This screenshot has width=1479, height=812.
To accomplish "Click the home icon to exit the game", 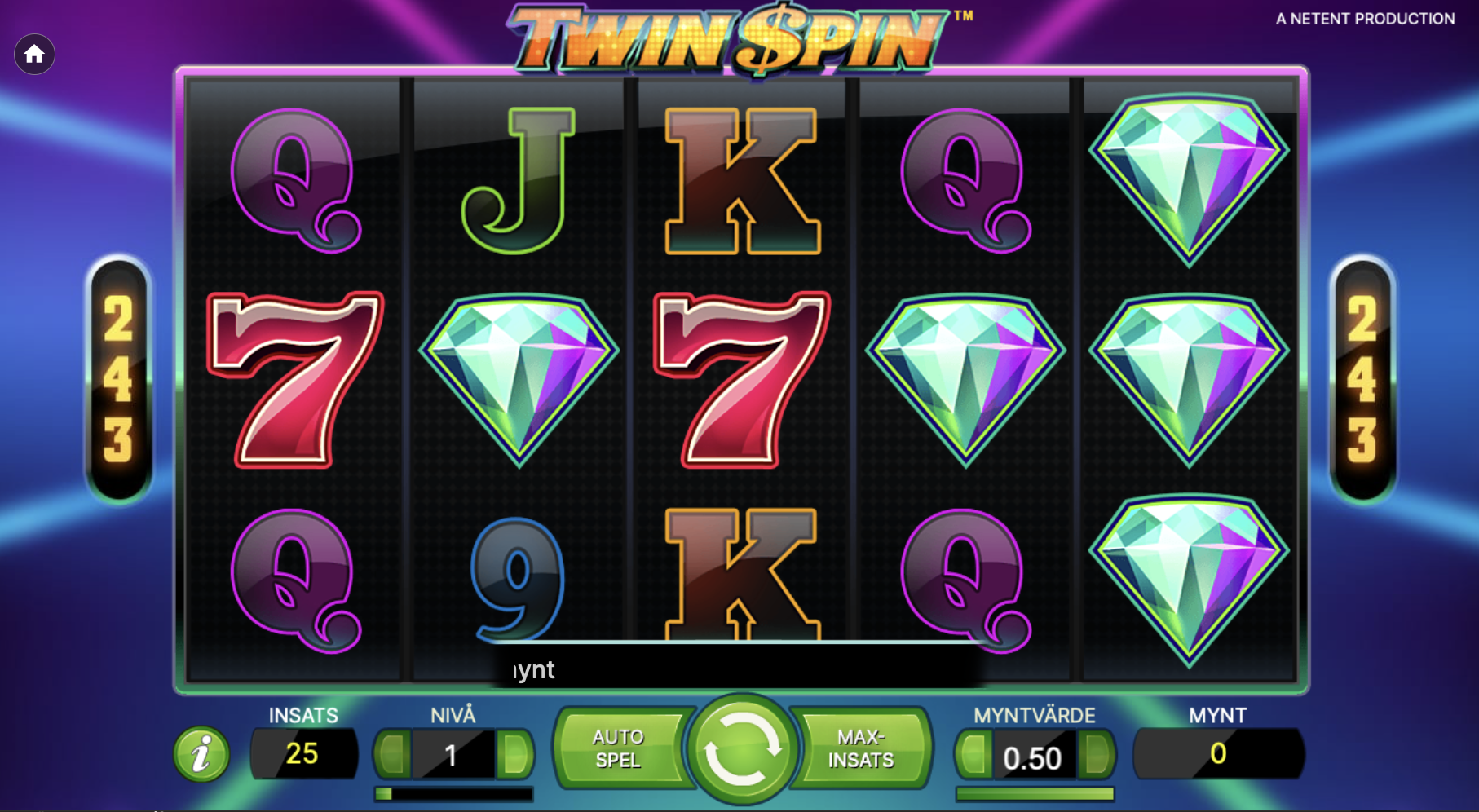I will point(33,55).
